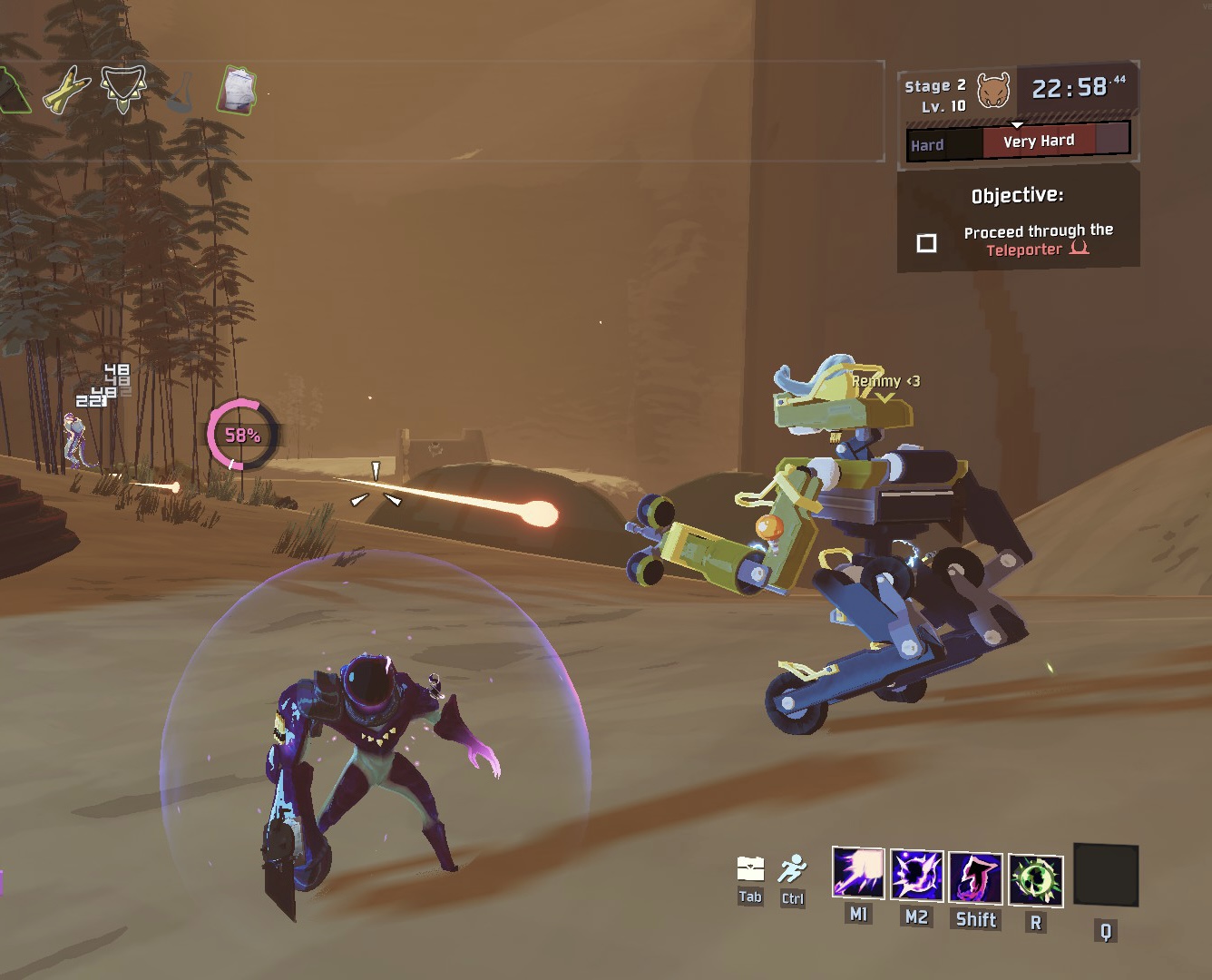Open the inventory chest icon
The width and height of the screenshot is (1212, 980).
[x=750, y=869]
